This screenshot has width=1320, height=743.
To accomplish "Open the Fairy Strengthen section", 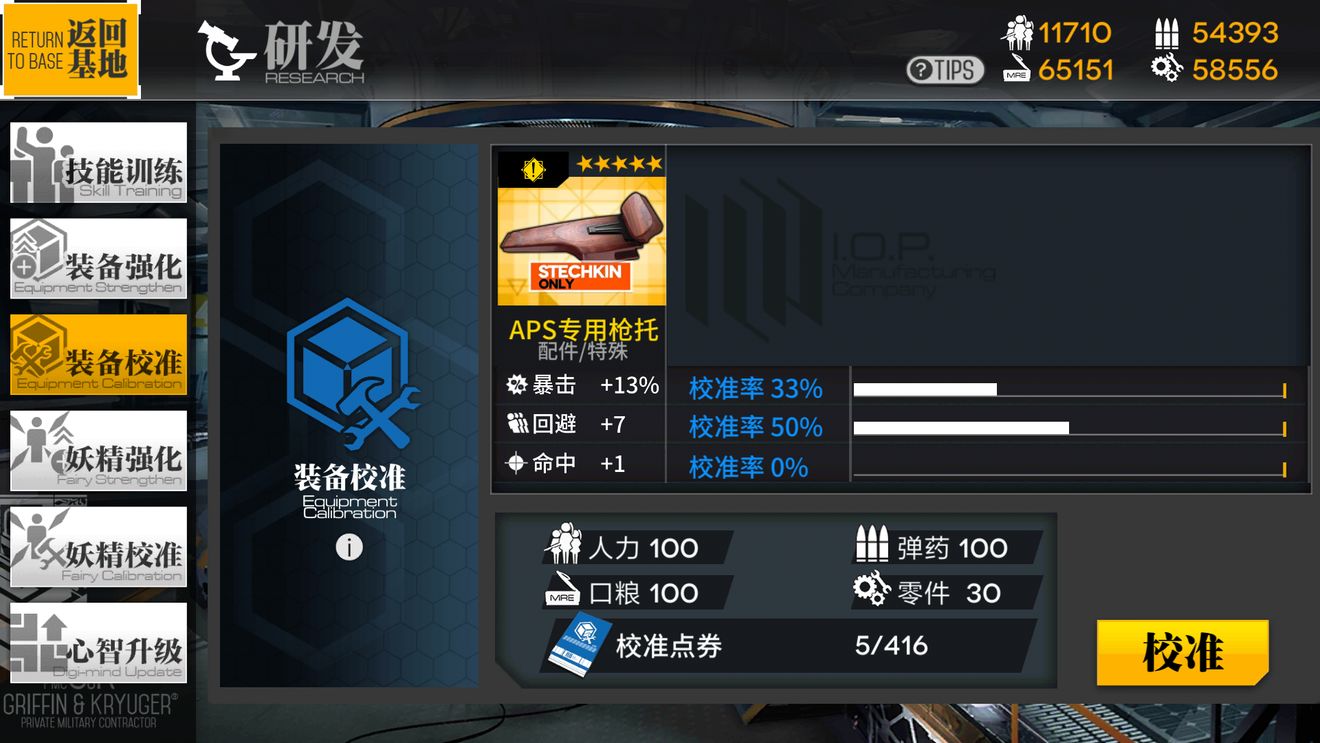I will [x=97, y=451].
